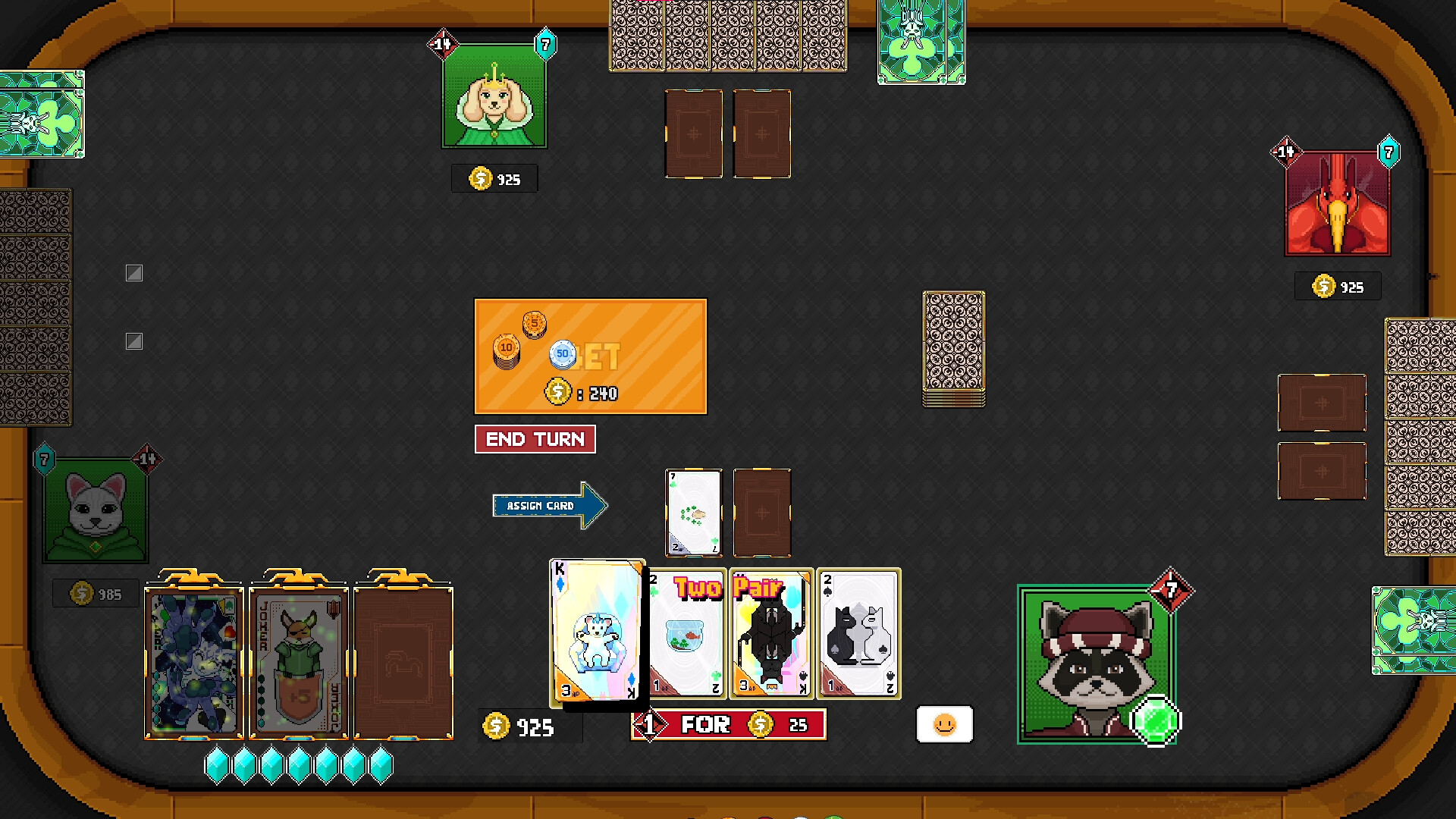
Task: Click the 5 coin chip in bet panel
Action: [x=533, y=323]
